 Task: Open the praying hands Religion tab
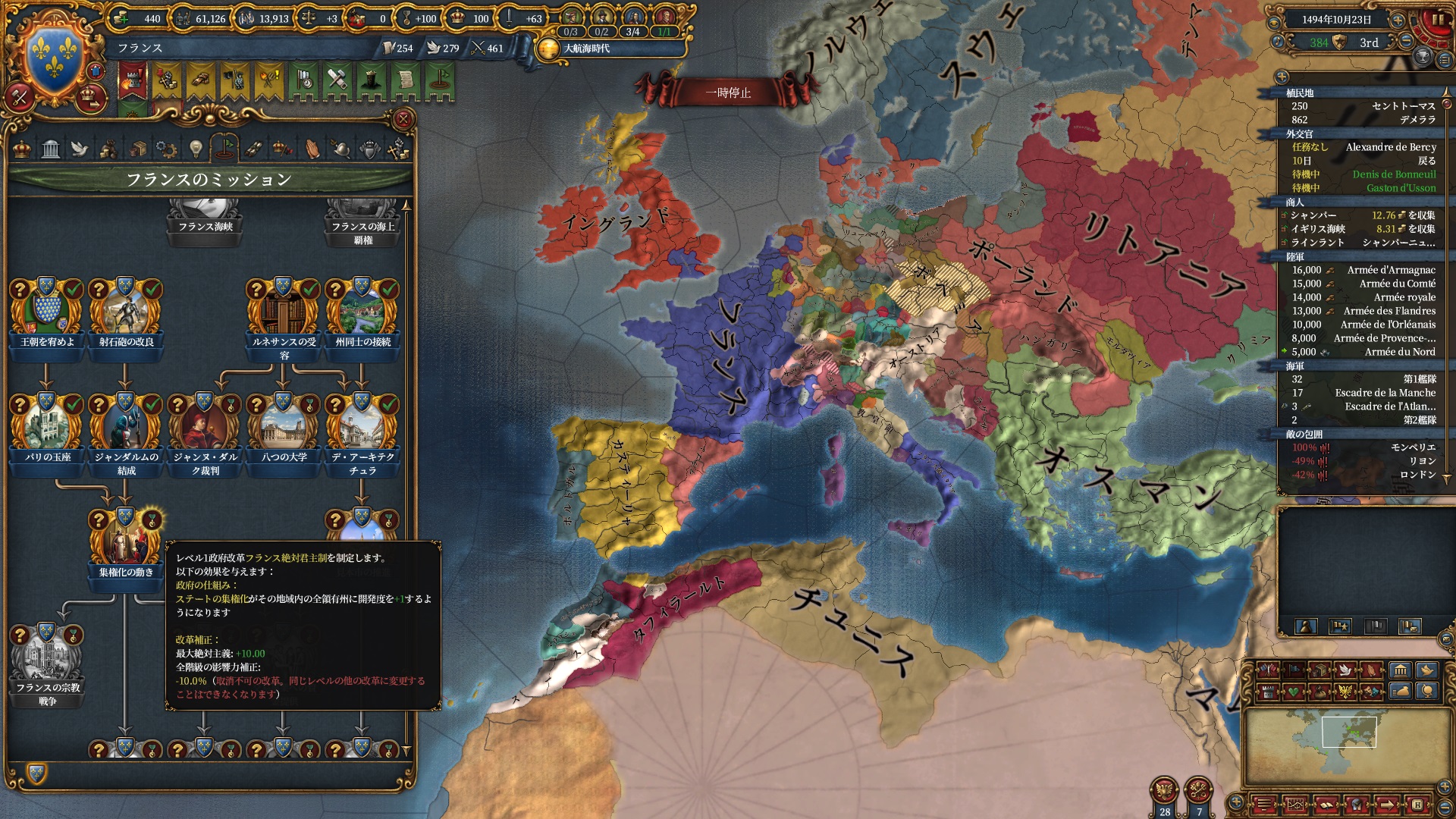pyautogui.click(x=312, y=149)
